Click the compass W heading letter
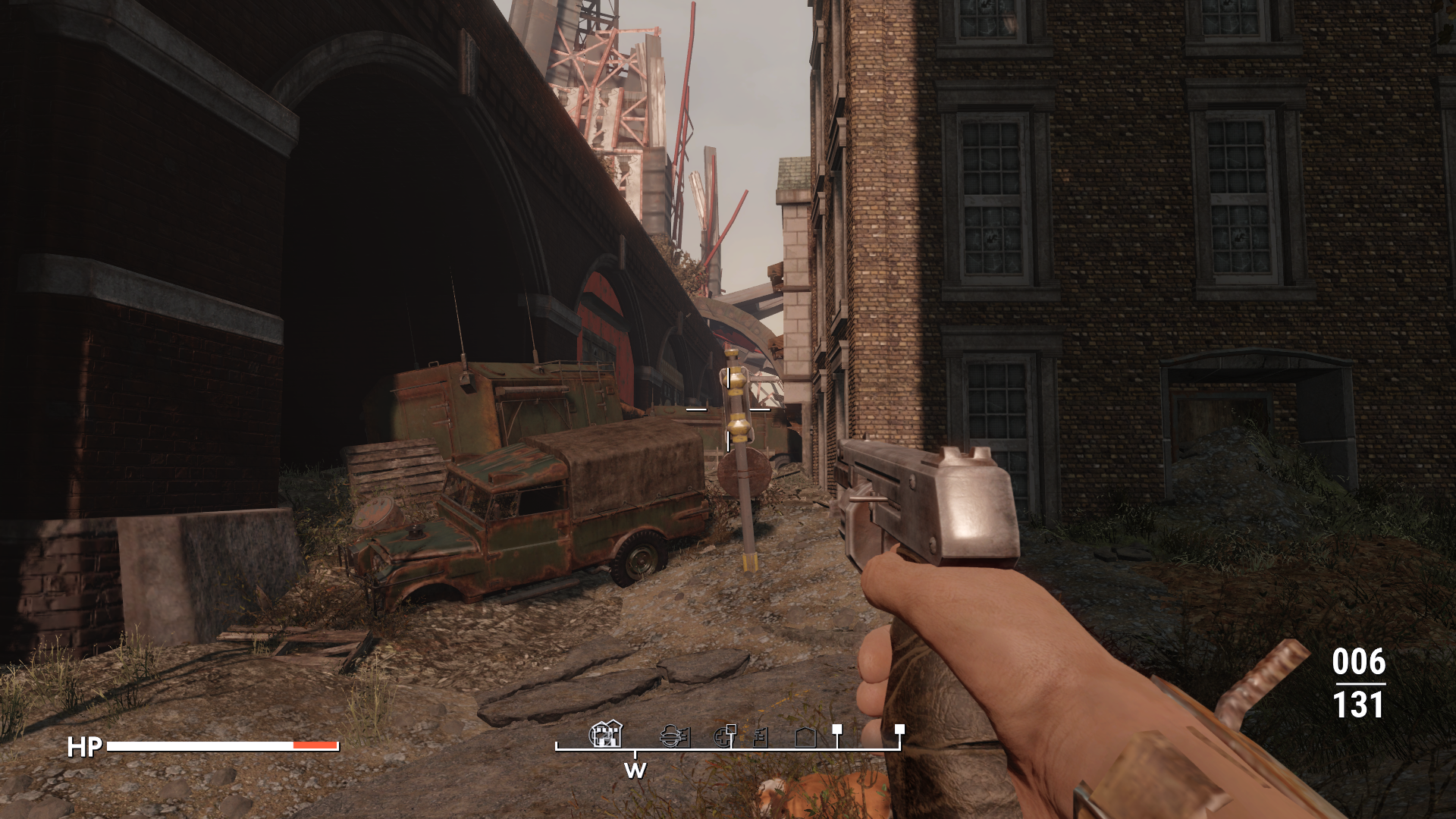 (635, 770)
